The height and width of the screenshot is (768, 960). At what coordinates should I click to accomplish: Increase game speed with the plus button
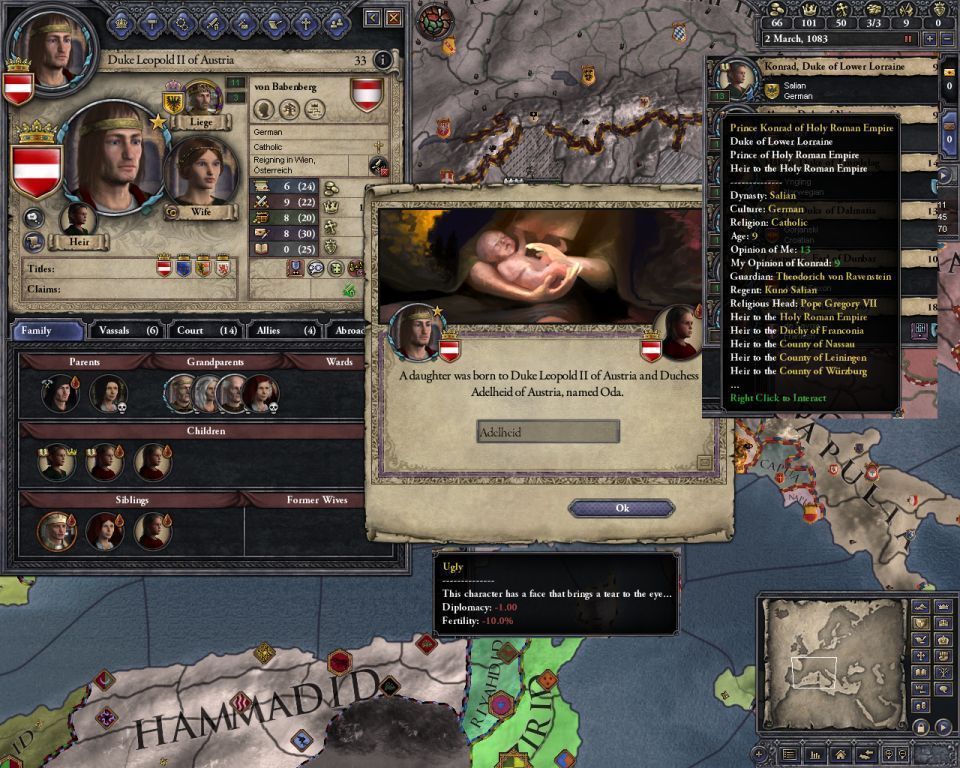coord(930,38)
